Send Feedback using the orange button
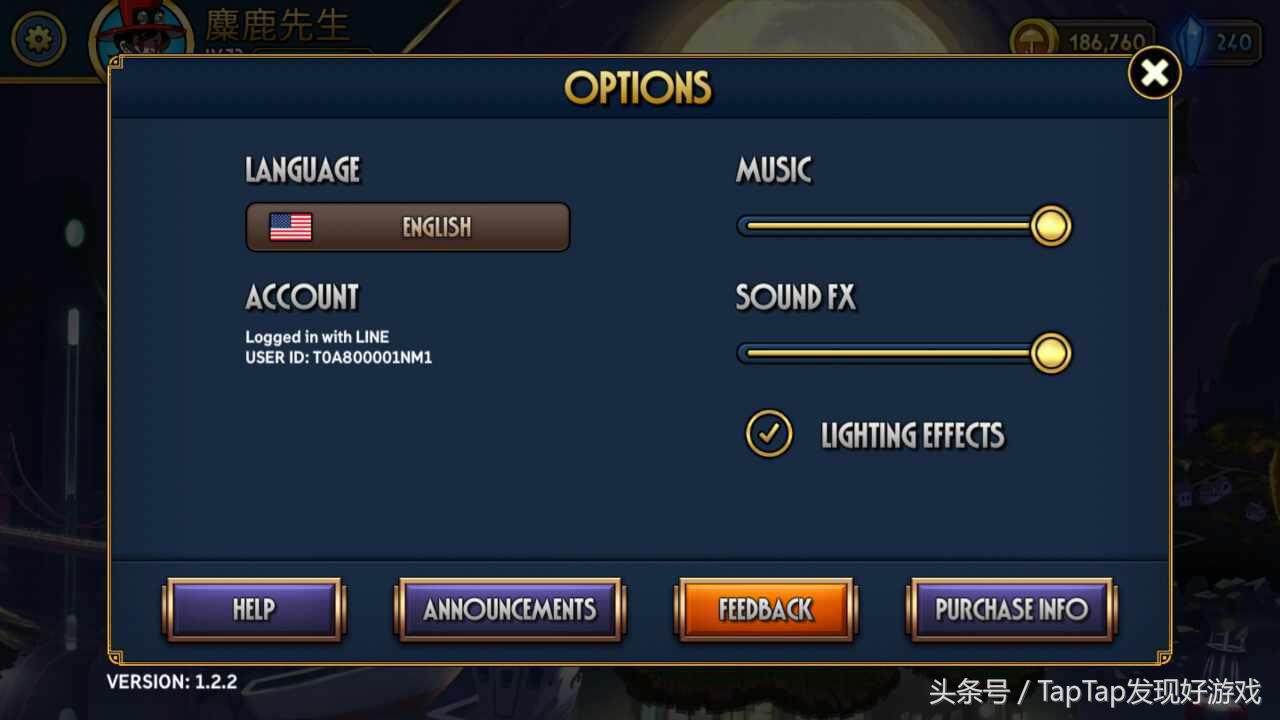1280x720 pixels. [x=766, y=609]
